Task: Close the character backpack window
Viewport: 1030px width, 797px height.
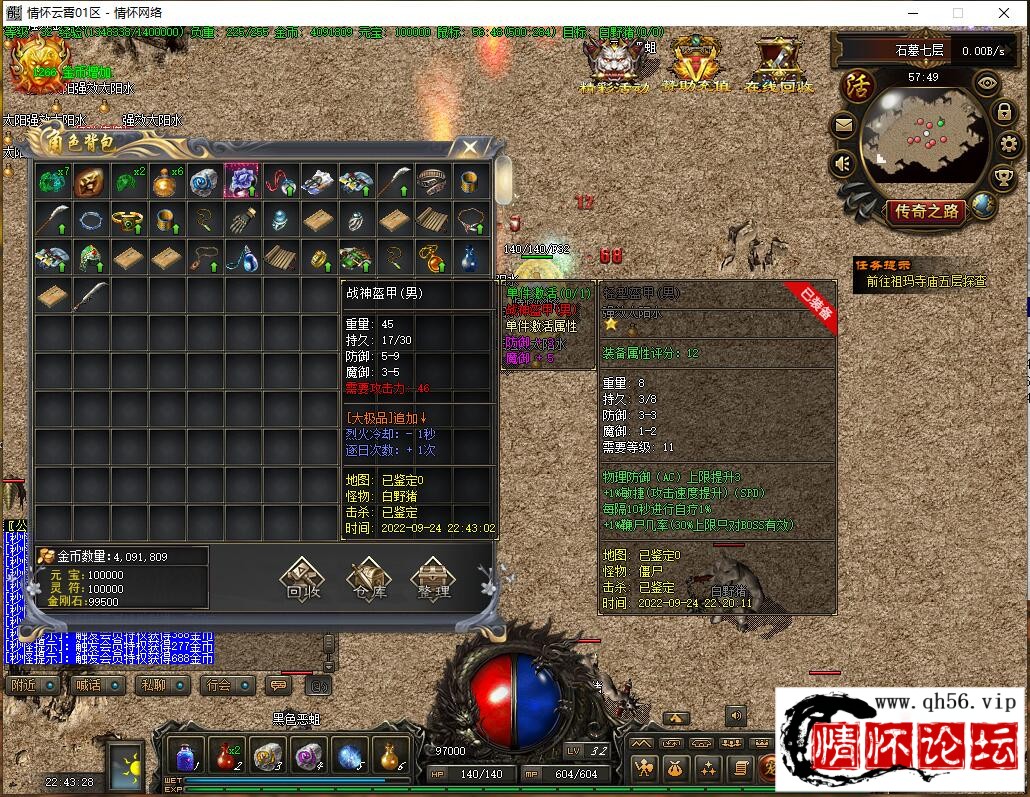Action: (x=469, y=148)
